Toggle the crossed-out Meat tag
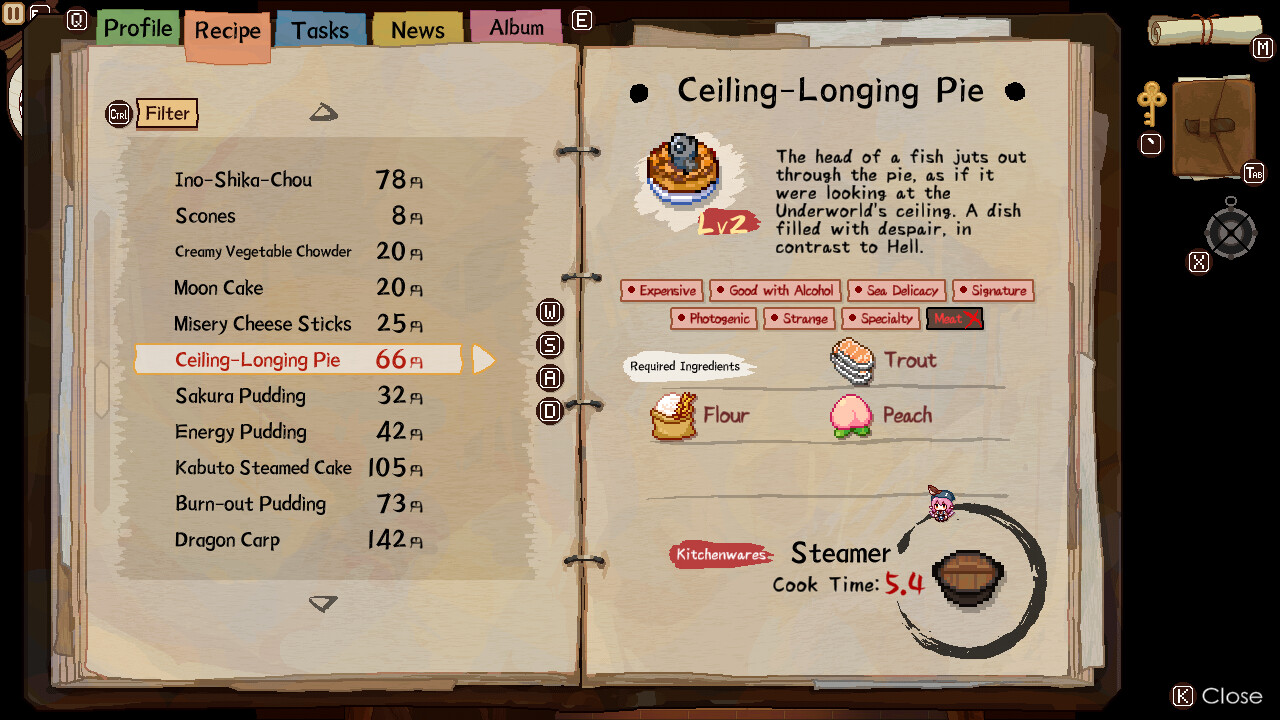Image resolution: width=1280 pixels, height=720 pixels. point(954,318)
